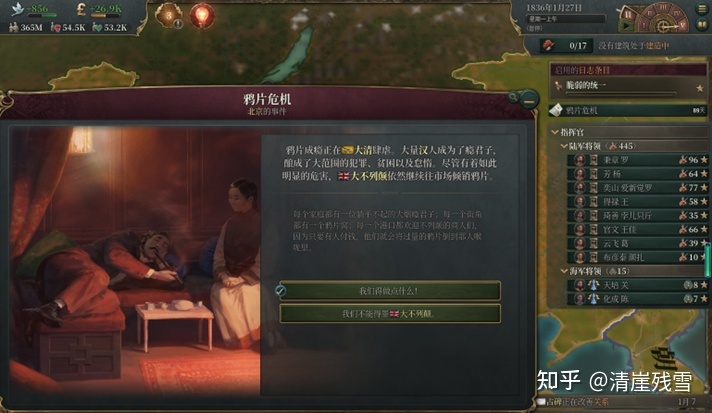Image resolution: width=712 pixels, height=413 pixels.
Task: Select general 芳 杨
Action: [612, 173]
